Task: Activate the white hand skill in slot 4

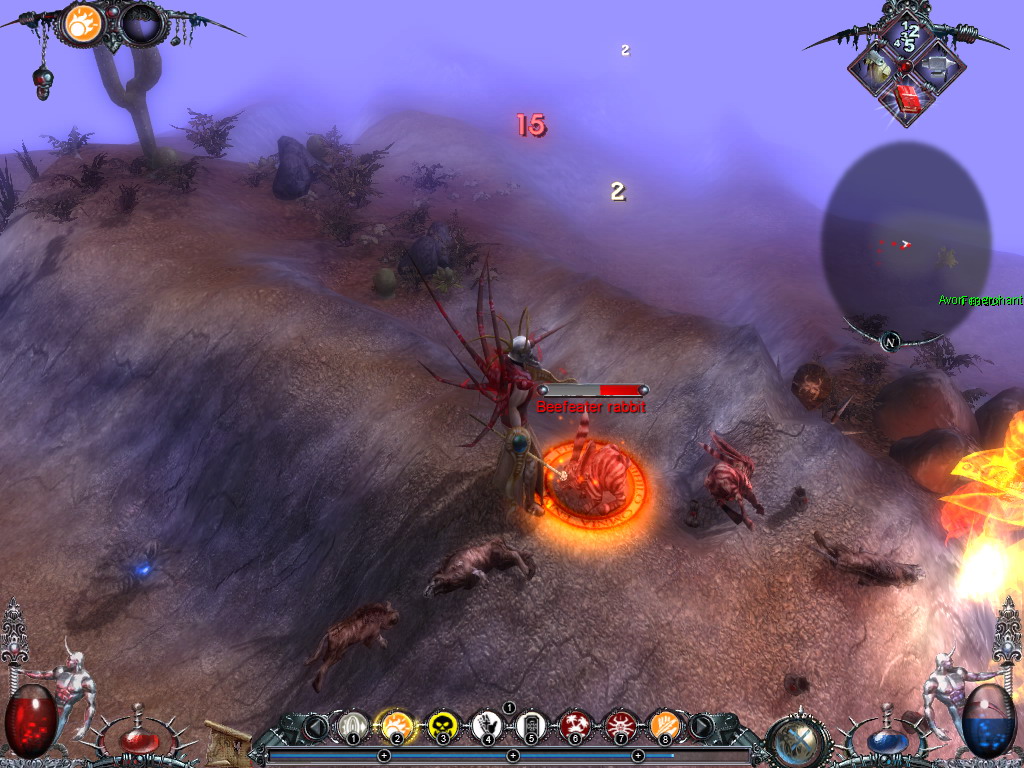Action: click(x=487, y=725)
